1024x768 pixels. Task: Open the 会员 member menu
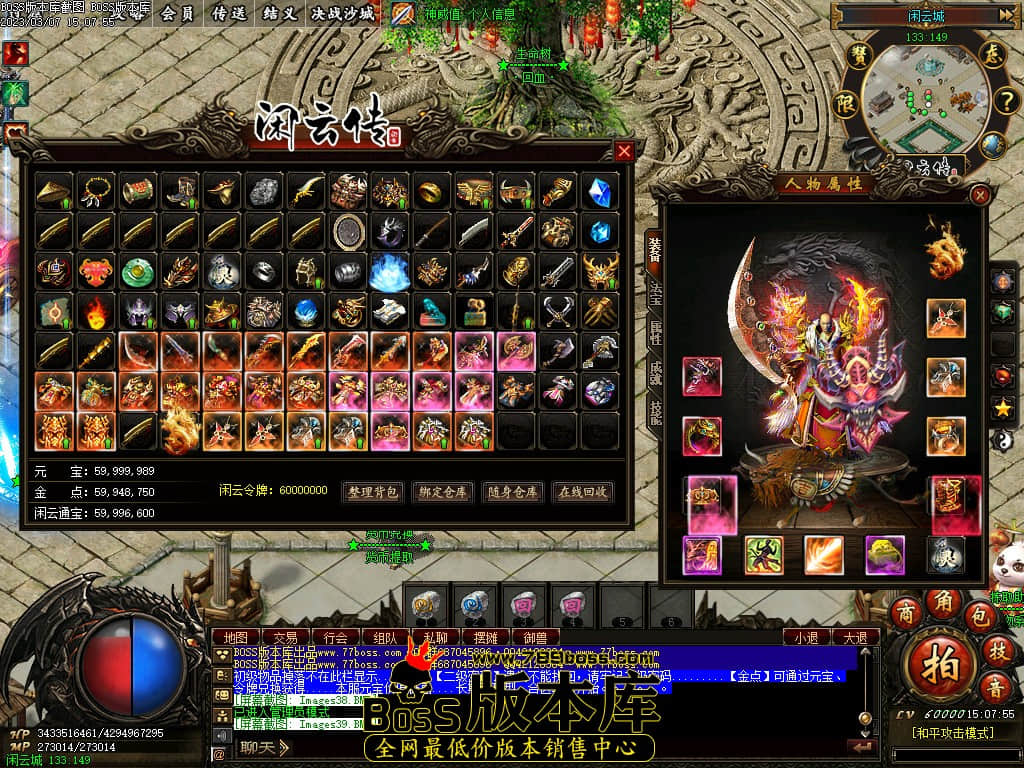177,13
